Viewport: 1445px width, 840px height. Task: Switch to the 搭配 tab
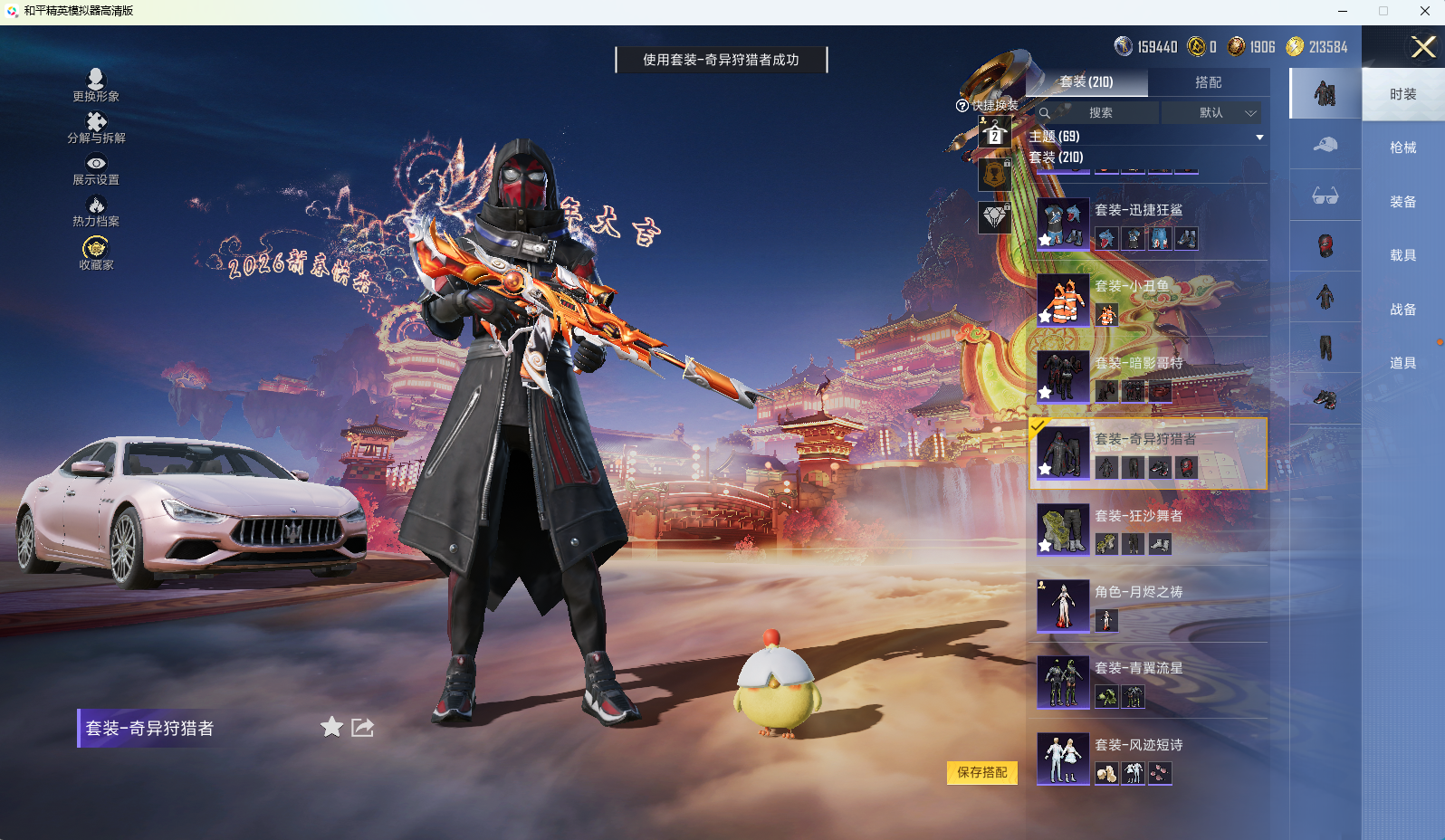pyautogui.click(x=1211, y=82)
